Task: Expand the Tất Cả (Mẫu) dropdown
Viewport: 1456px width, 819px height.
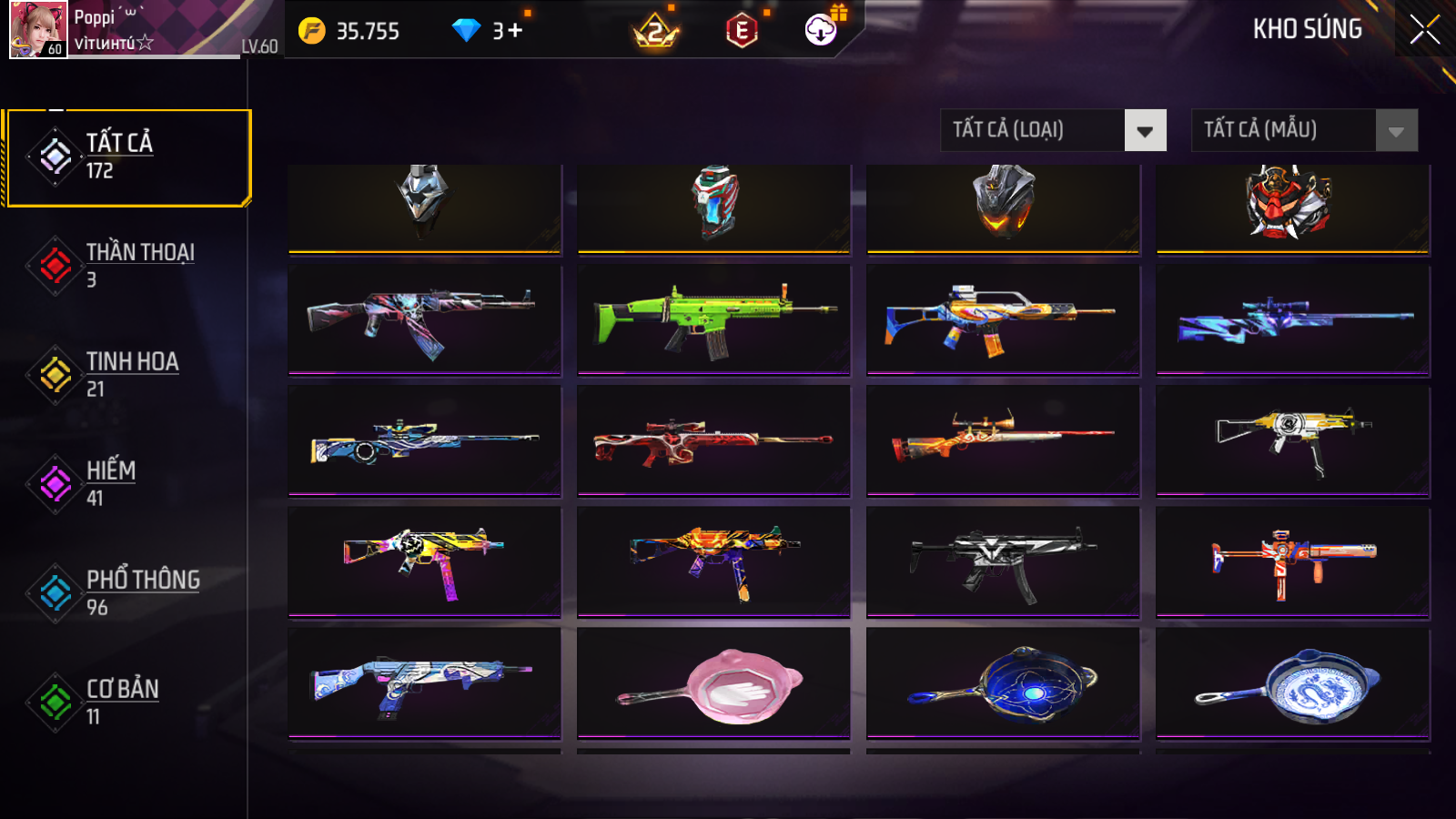Action: (x=1304, y=130)
